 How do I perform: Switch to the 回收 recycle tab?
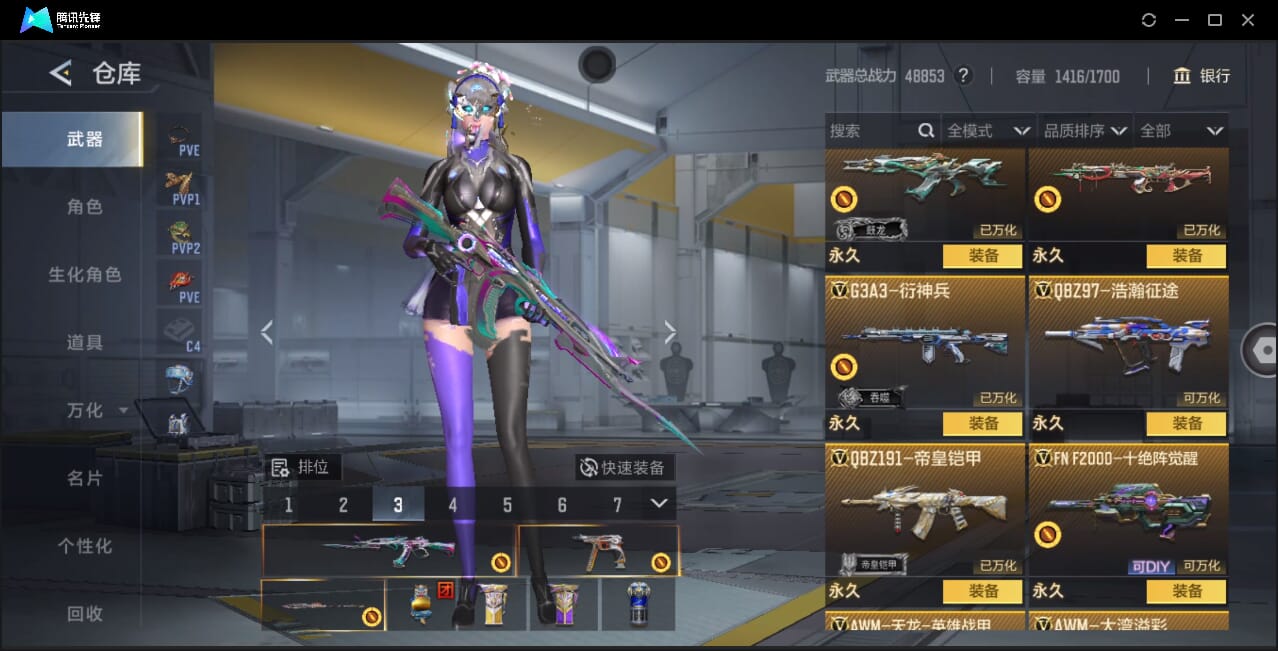pos(85,613)
